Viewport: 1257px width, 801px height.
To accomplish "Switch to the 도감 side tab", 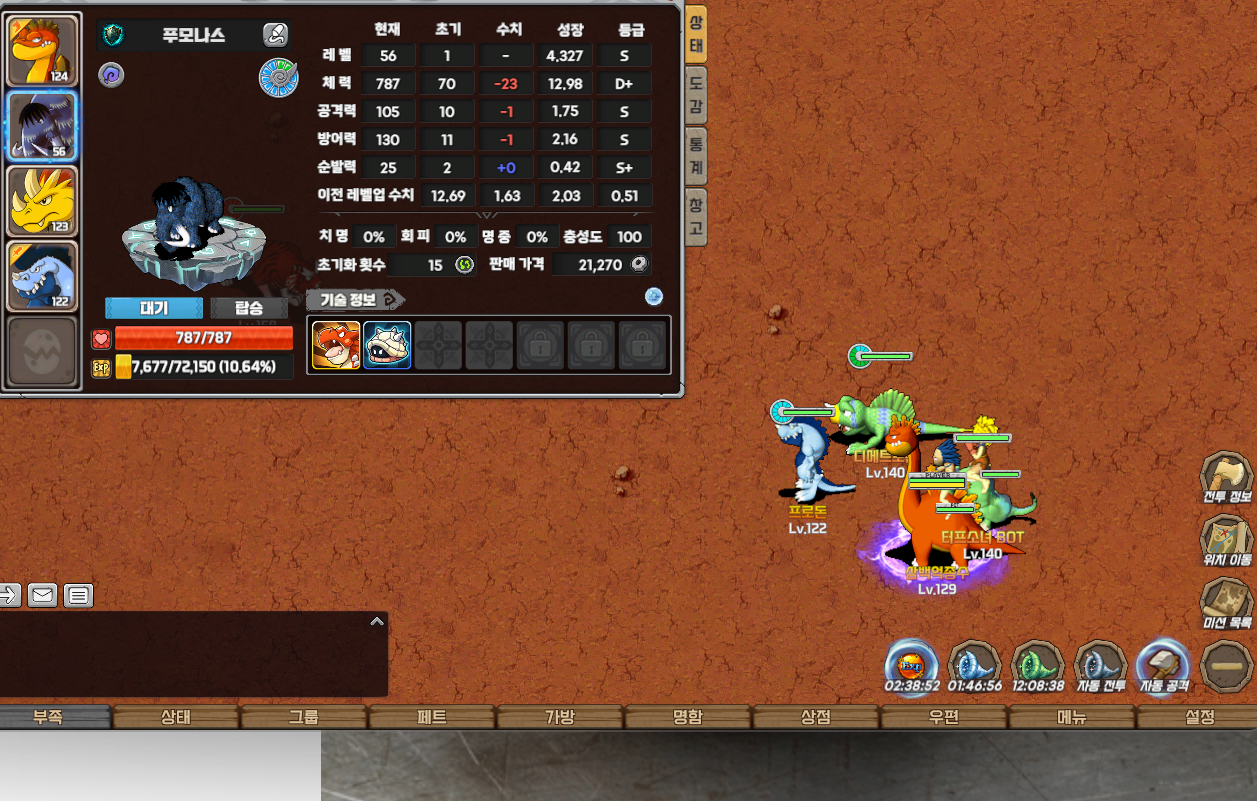I will click(x=696, y=93).
